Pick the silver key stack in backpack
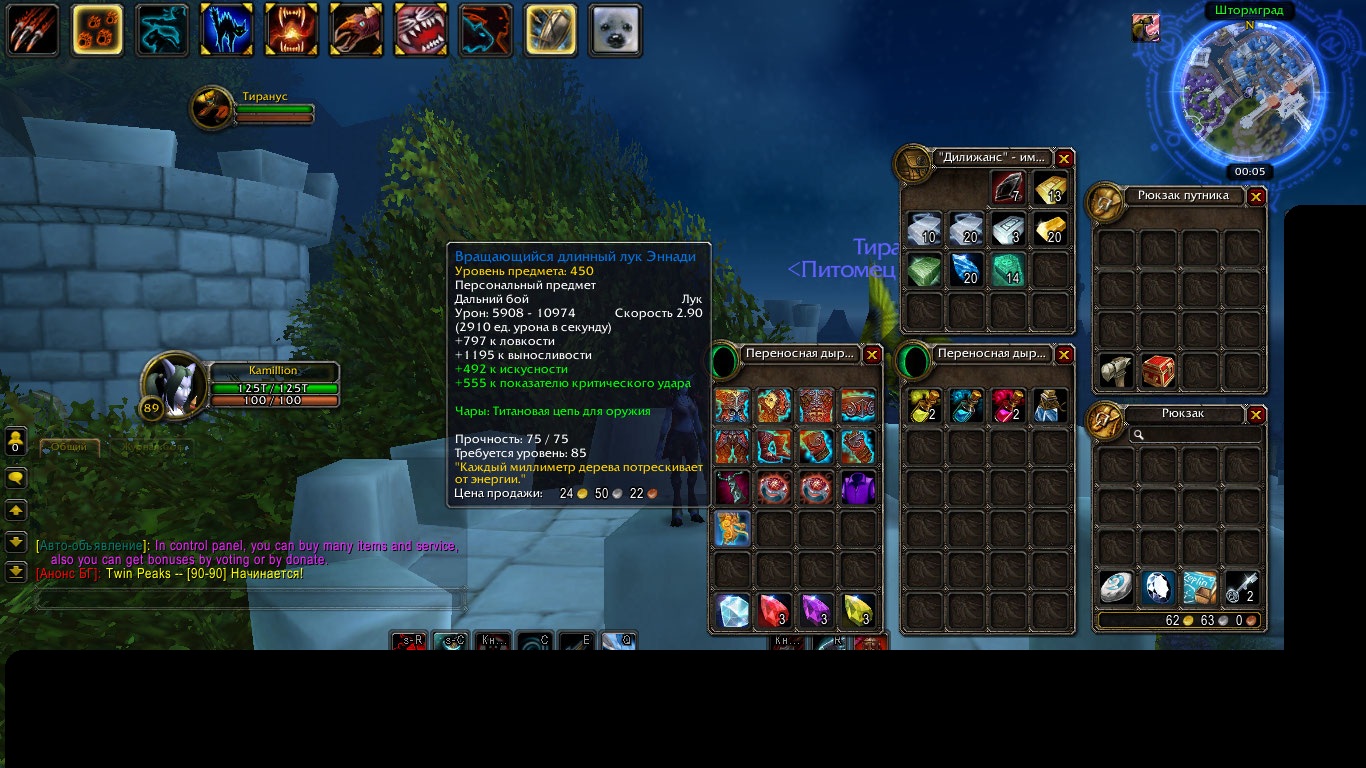The height and width of the screenshot is (768, 1366). [x=1242, y=588]
